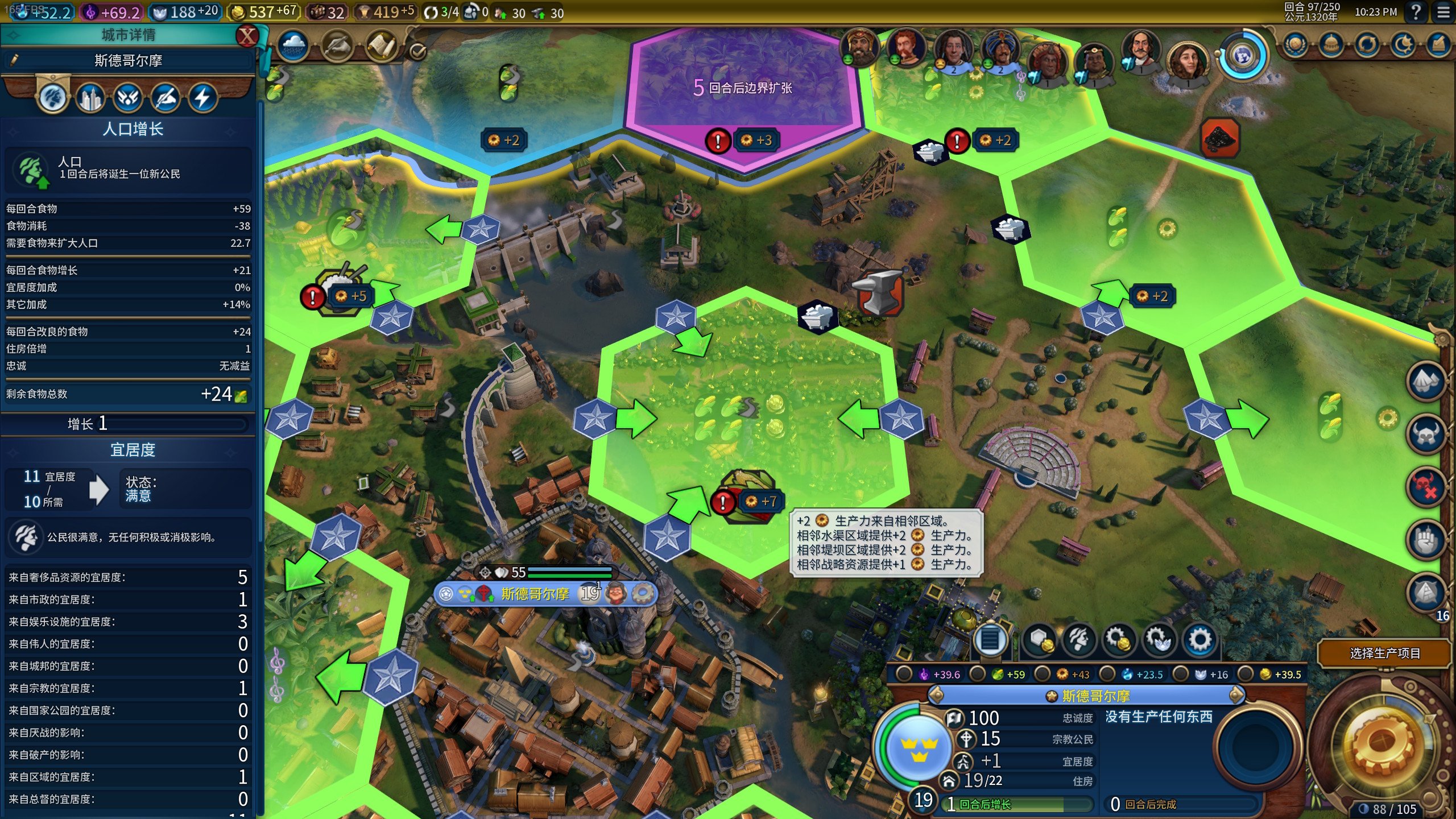Open the scroll icon in top launch bar
The height and width of the screenshot is (819, 1456).
380,45
